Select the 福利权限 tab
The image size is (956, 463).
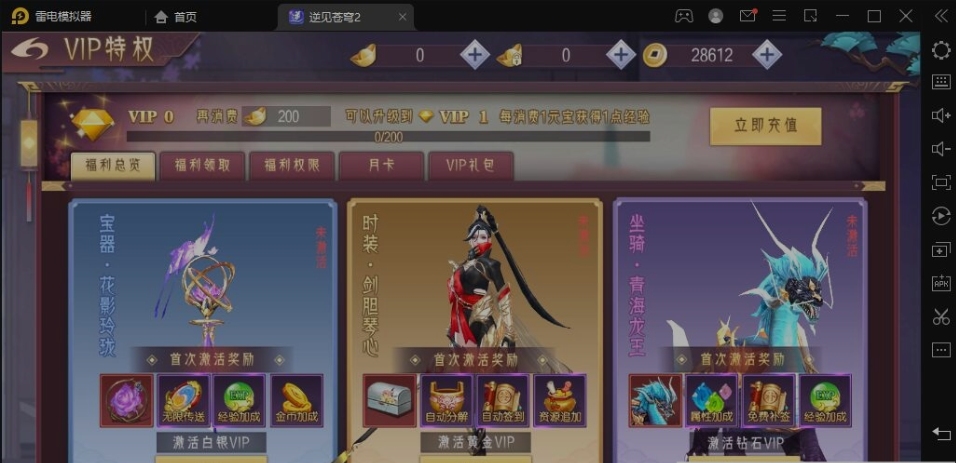click(291, 167)
